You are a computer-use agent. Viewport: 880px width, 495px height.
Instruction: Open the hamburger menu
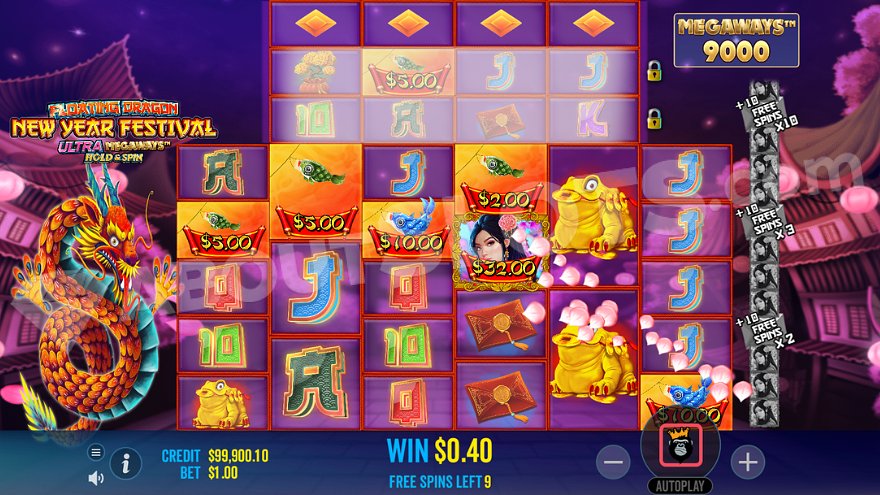point(96,452)
